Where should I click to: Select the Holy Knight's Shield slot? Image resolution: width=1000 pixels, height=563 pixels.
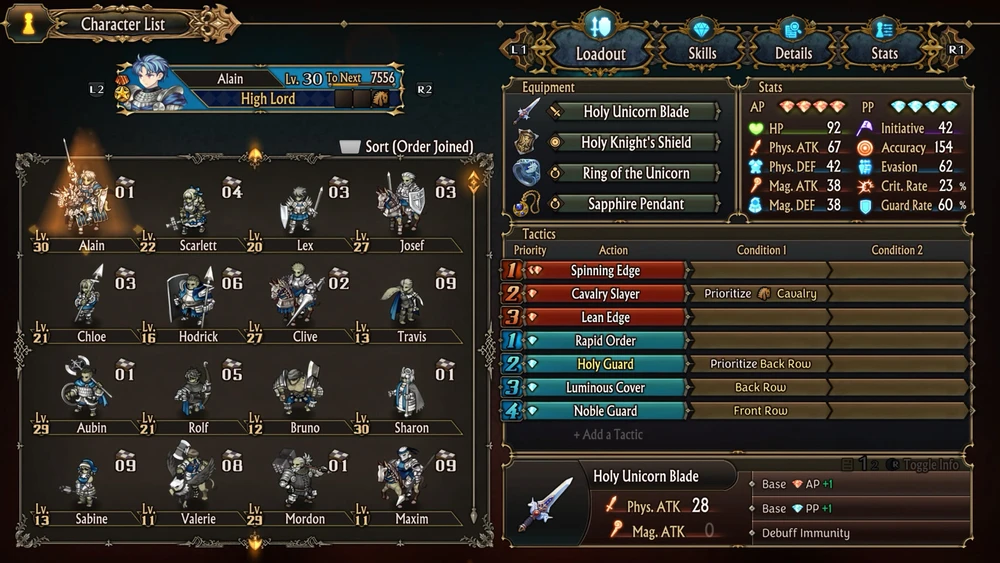coord(635,143)
